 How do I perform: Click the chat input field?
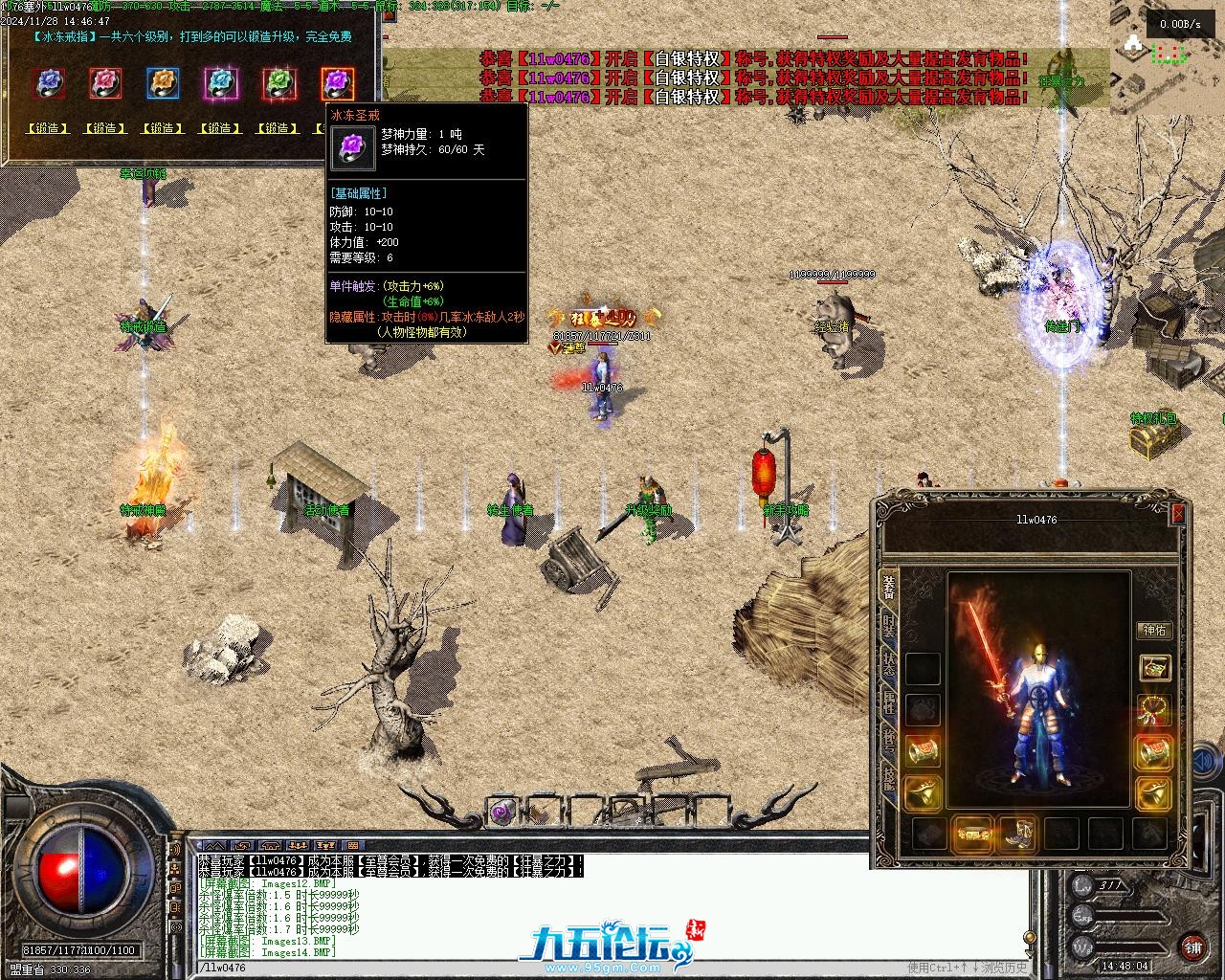(536, 968)
